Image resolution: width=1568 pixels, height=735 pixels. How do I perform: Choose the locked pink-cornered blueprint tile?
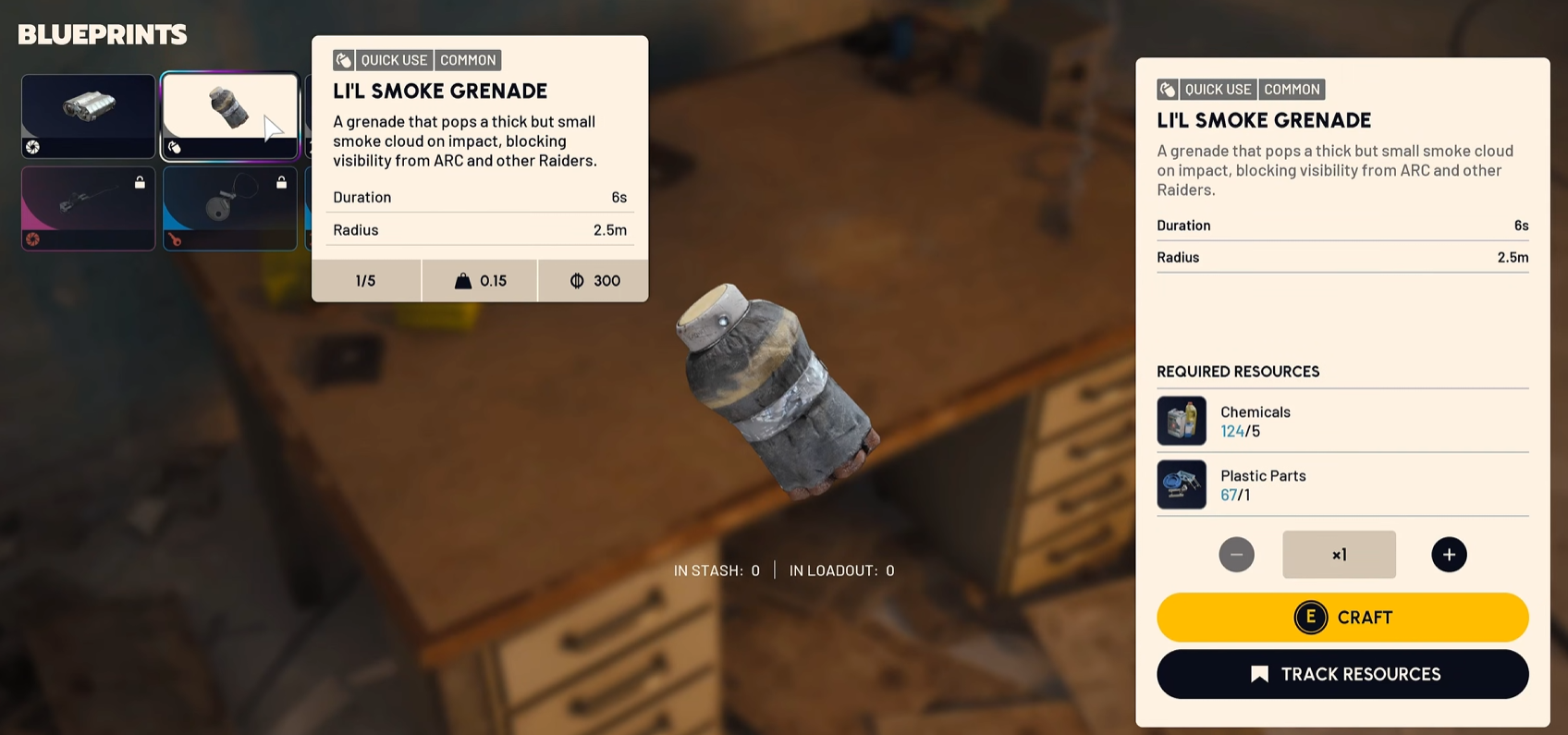(x=89, y=208)
